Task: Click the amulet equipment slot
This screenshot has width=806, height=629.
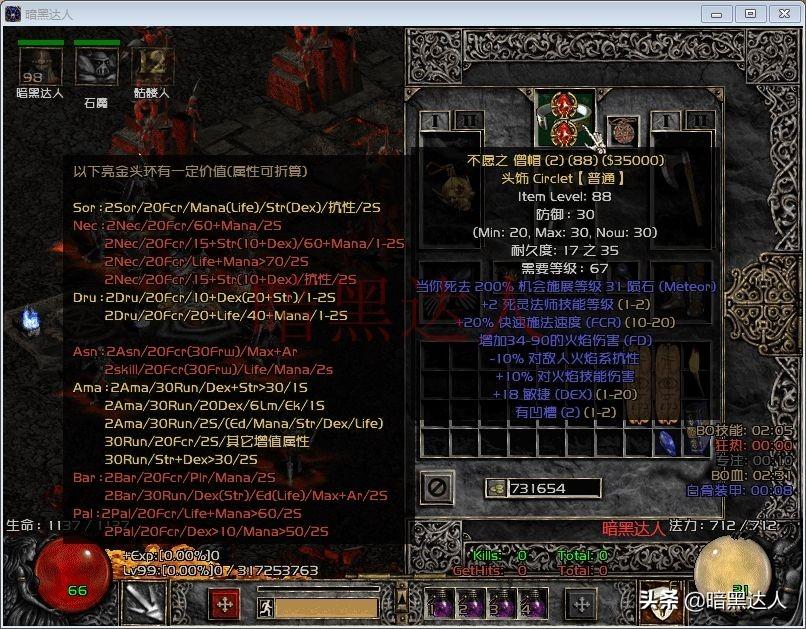Action: (623, 132)
